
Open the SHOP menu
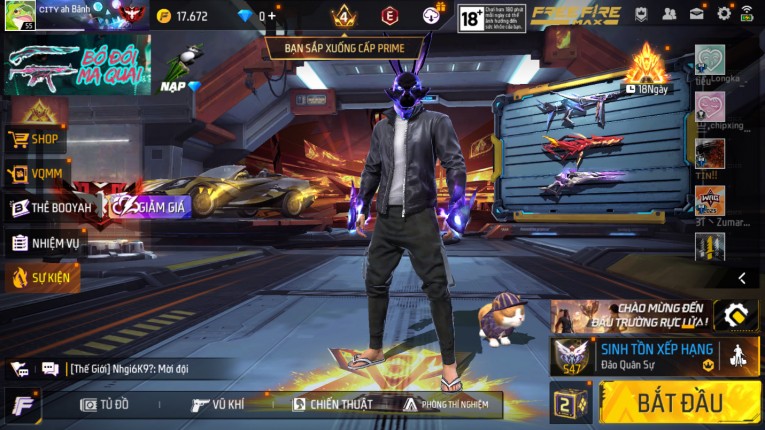(36, 139)
